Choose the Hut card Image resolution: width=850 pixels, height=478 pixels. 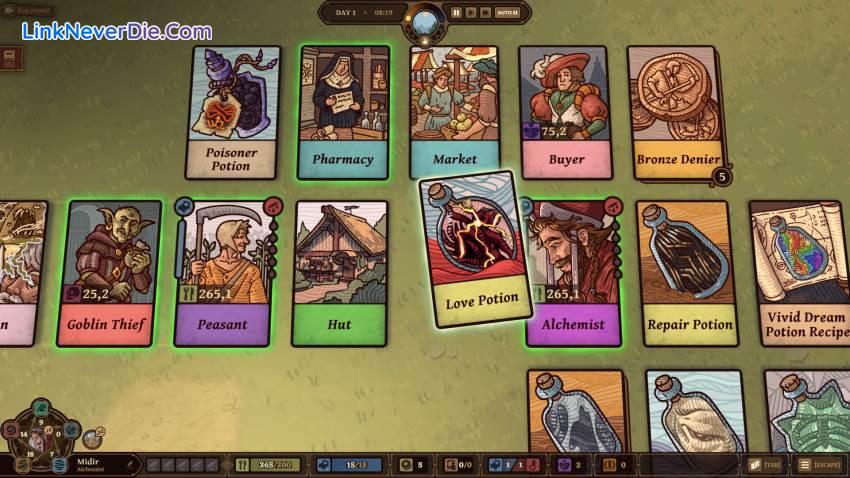[339, 272]
